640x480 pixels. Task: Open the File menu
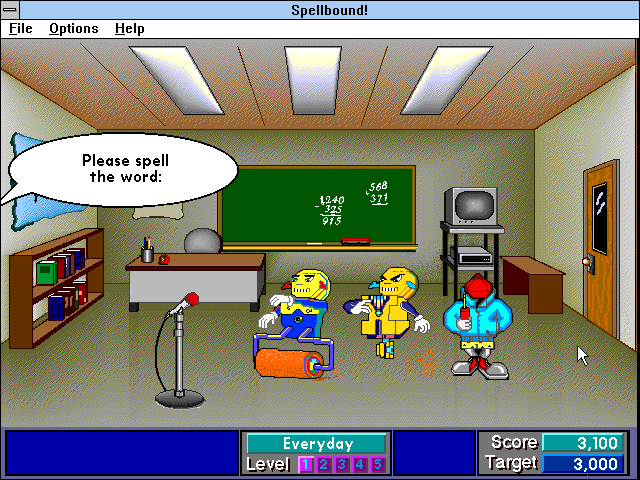(21, 29)
